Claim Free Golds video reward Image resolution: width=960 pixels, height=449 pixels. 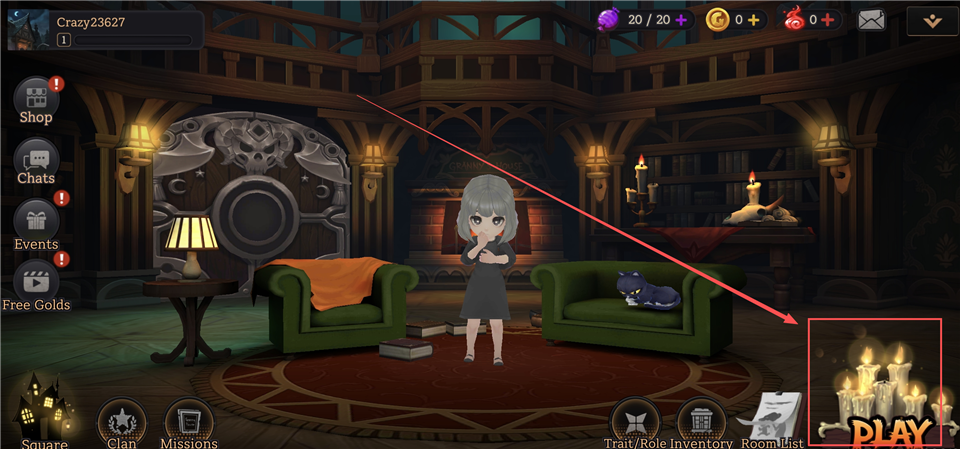tap(36, 282)
